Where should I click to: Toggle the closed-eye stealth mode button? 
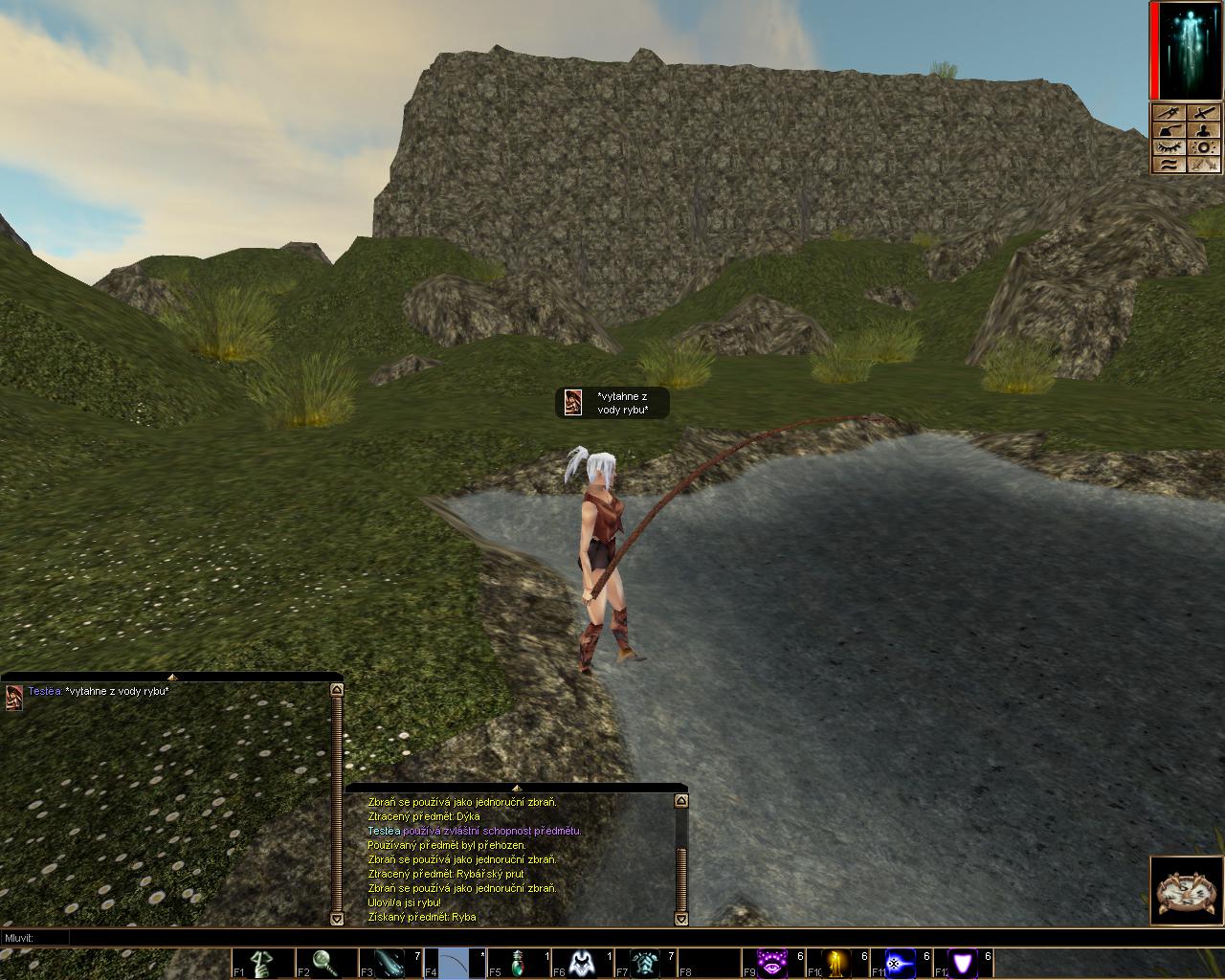pyautogui.click(x=1169, y=147)
